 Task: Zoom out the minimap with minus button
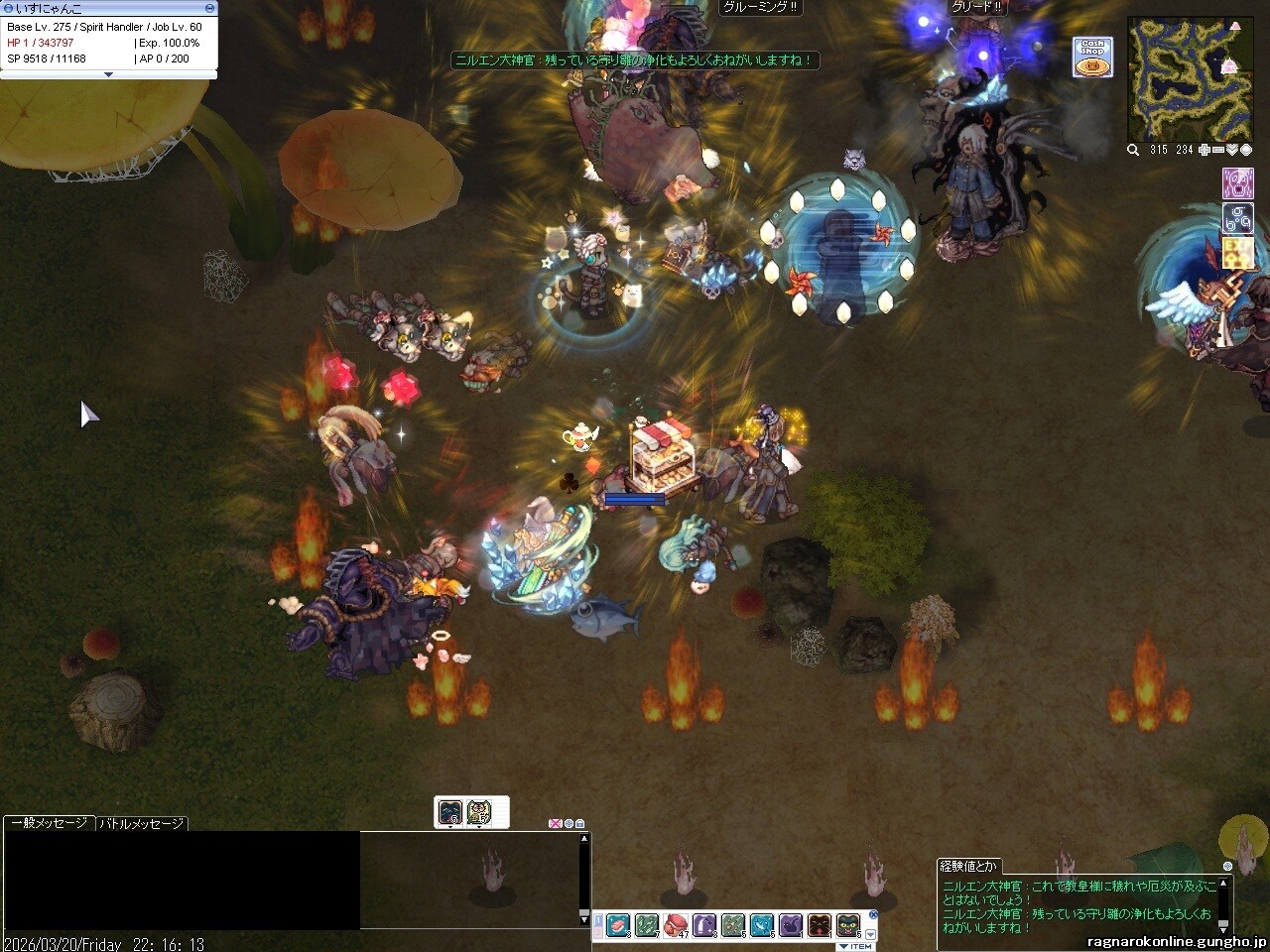(x=1218, y=150)
